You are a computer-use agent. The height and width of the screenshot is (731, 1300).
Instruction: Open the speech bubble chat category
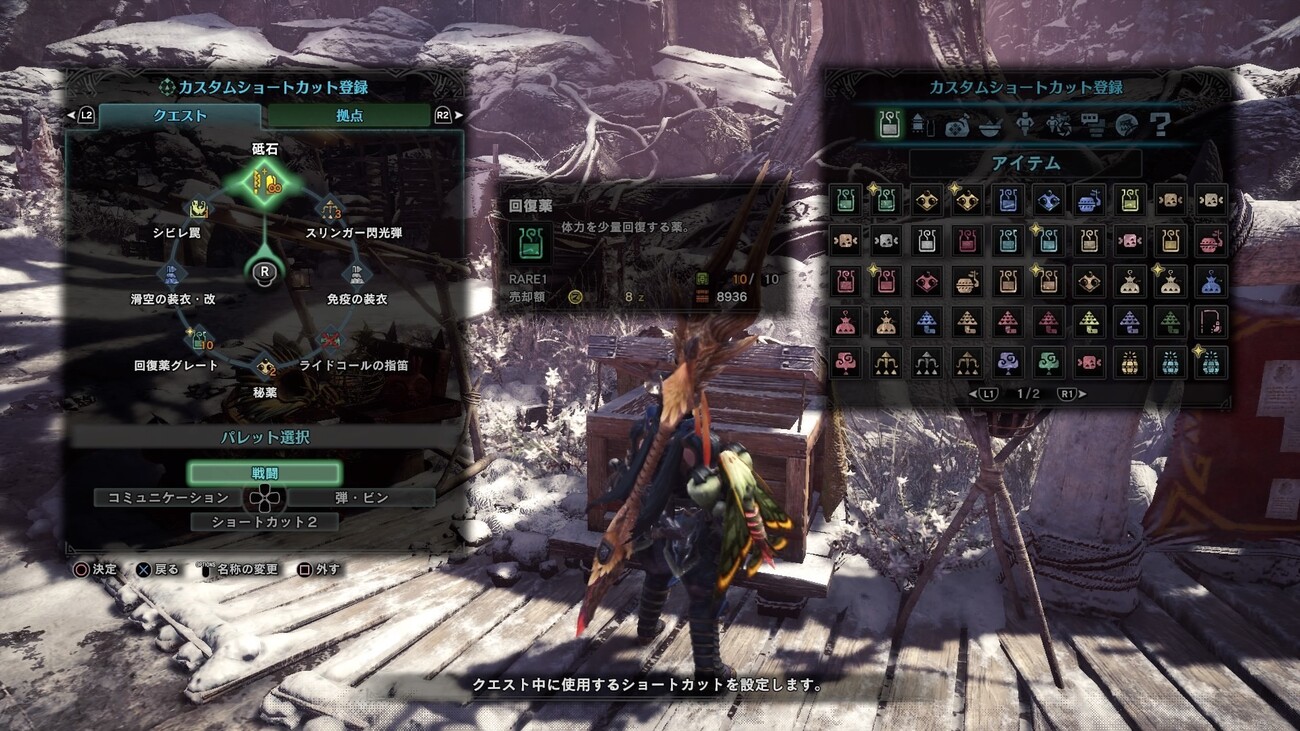(1092, 124)
